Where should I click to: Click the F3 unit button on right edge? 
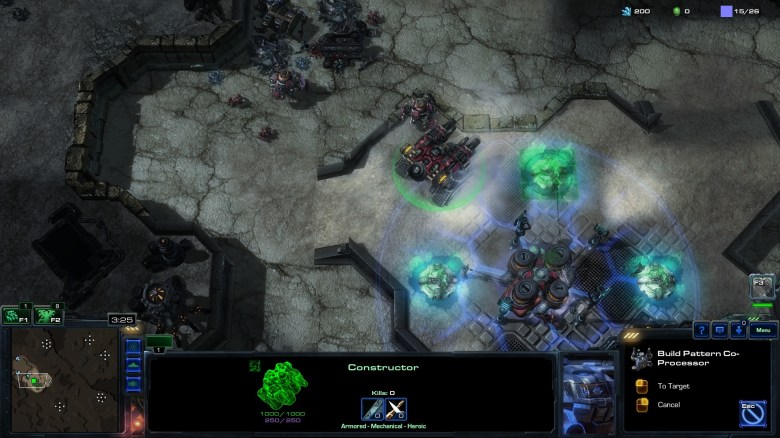pos(763,288)
